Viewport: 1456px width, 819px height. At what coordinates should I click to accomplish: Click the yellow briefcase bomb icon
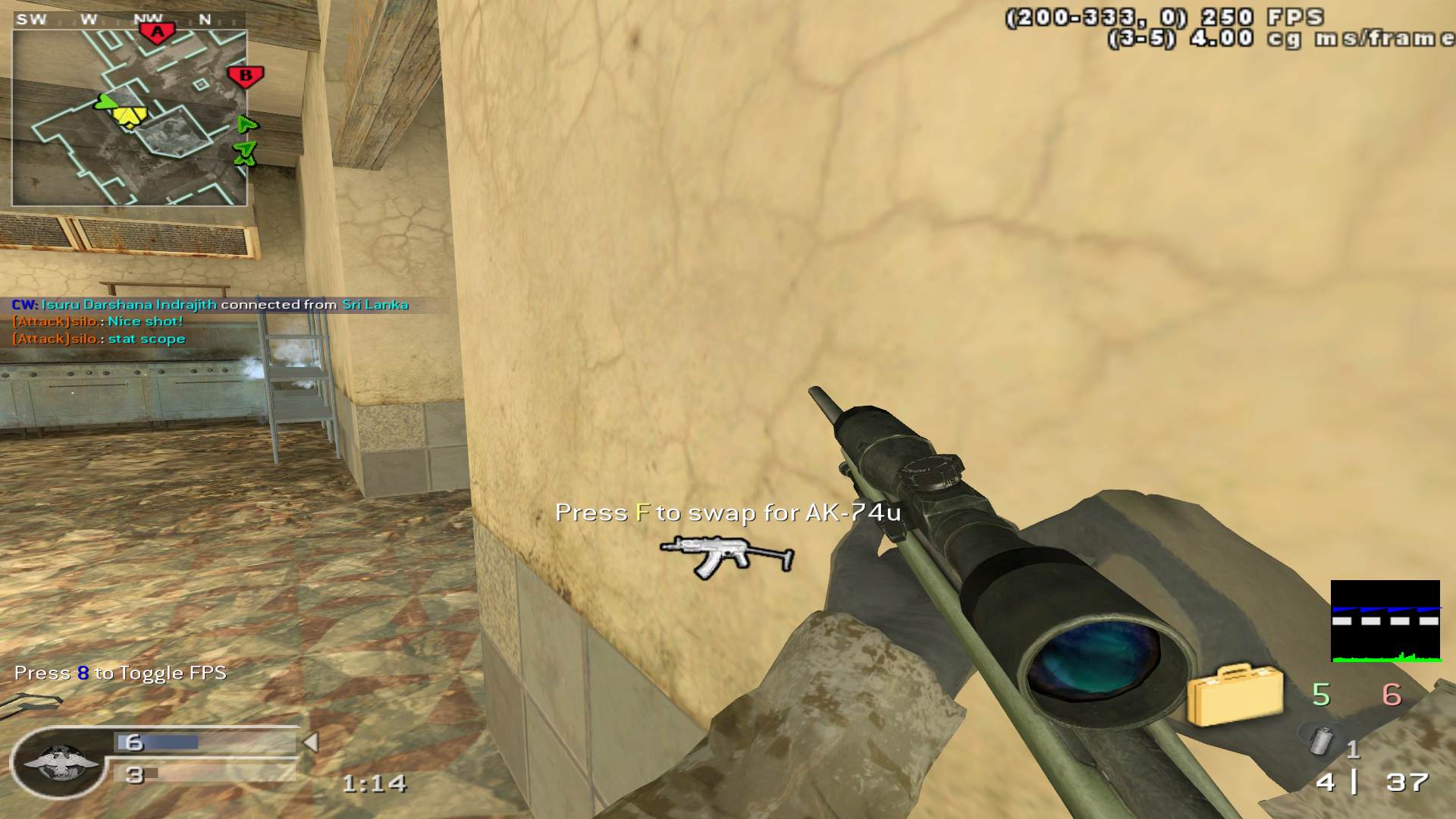click(x=1234, y=694)
